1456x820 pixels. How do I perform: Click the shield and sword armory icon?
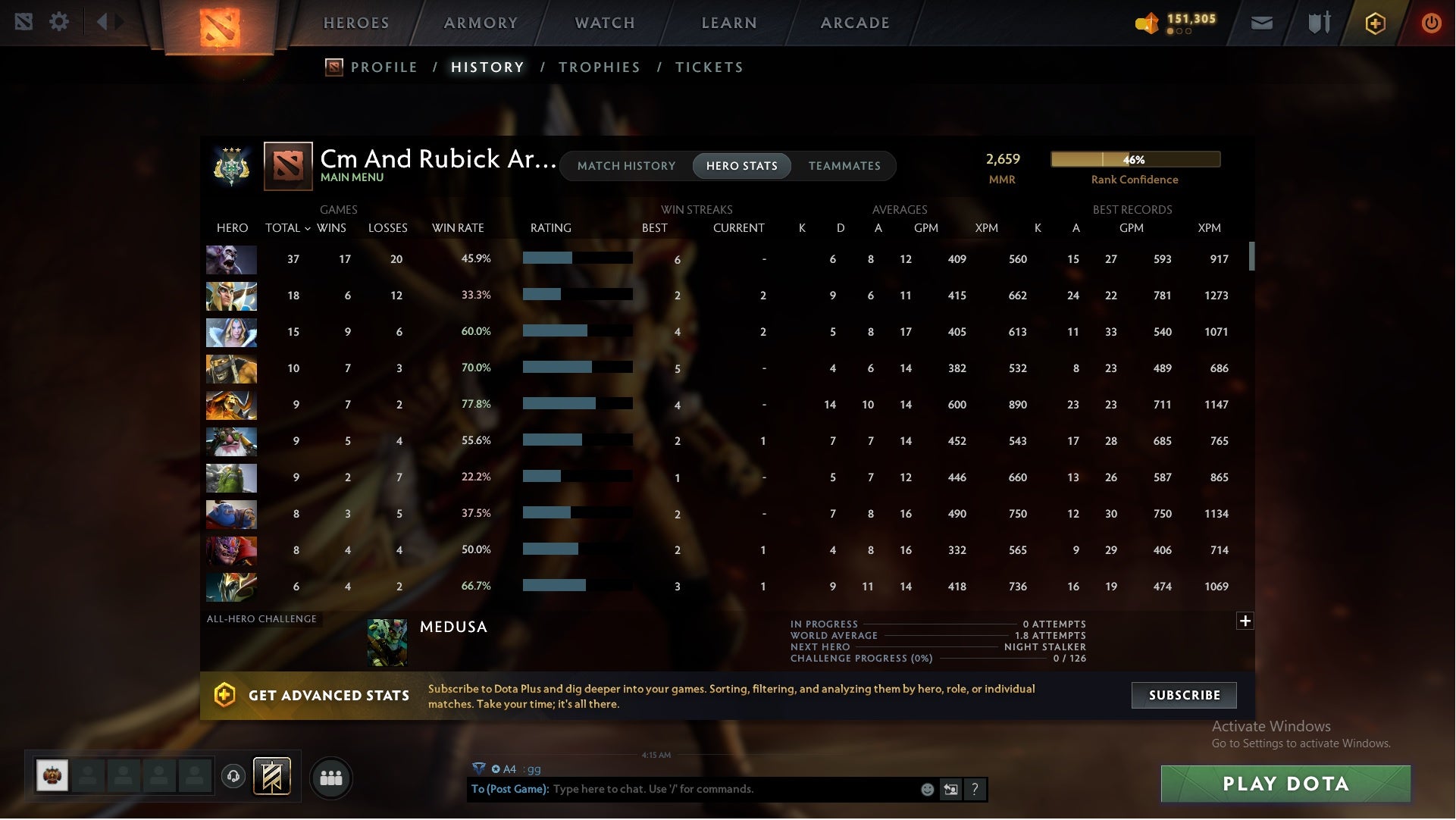coord(1318,23)
